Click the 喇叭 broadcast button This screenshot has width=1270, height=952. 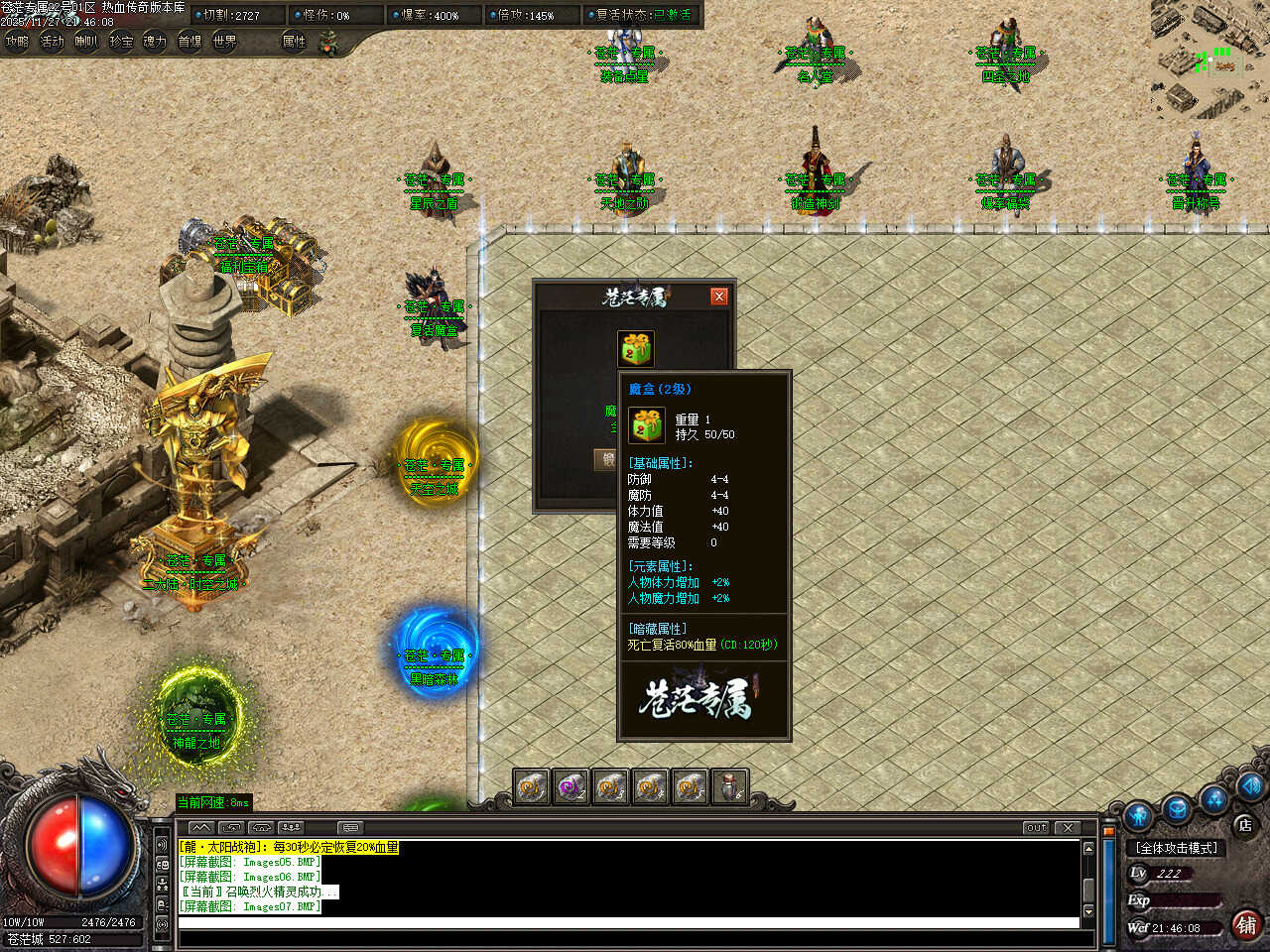(x=86, y=42)
